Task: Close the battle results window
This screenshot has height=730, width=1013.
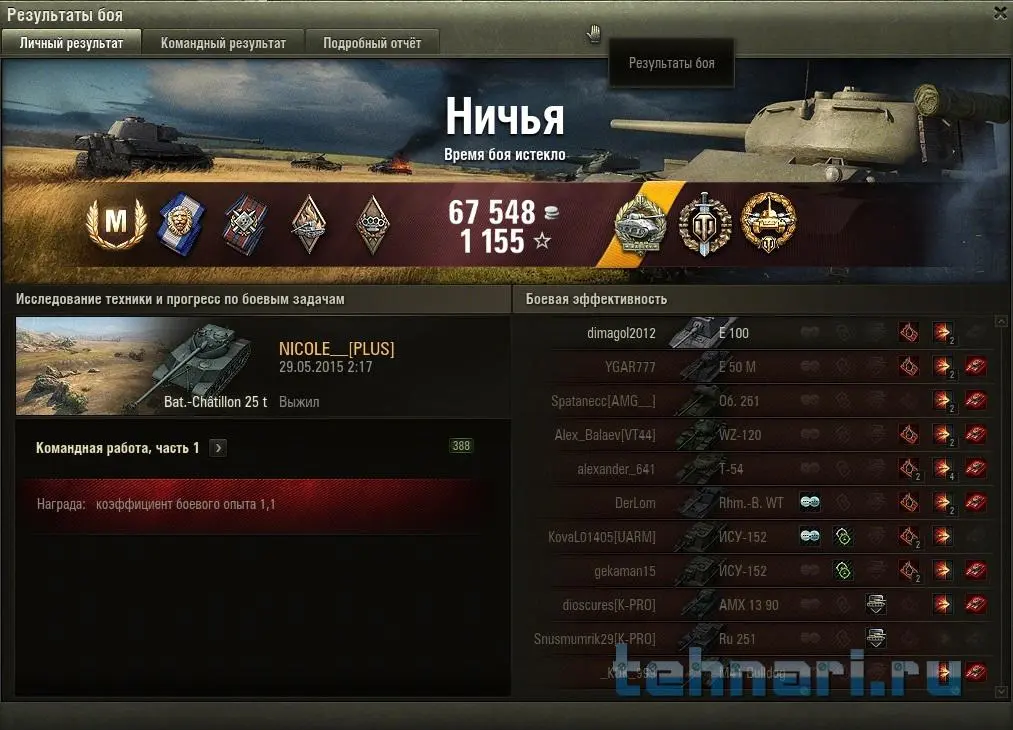Action: [x=1000, y=13]
